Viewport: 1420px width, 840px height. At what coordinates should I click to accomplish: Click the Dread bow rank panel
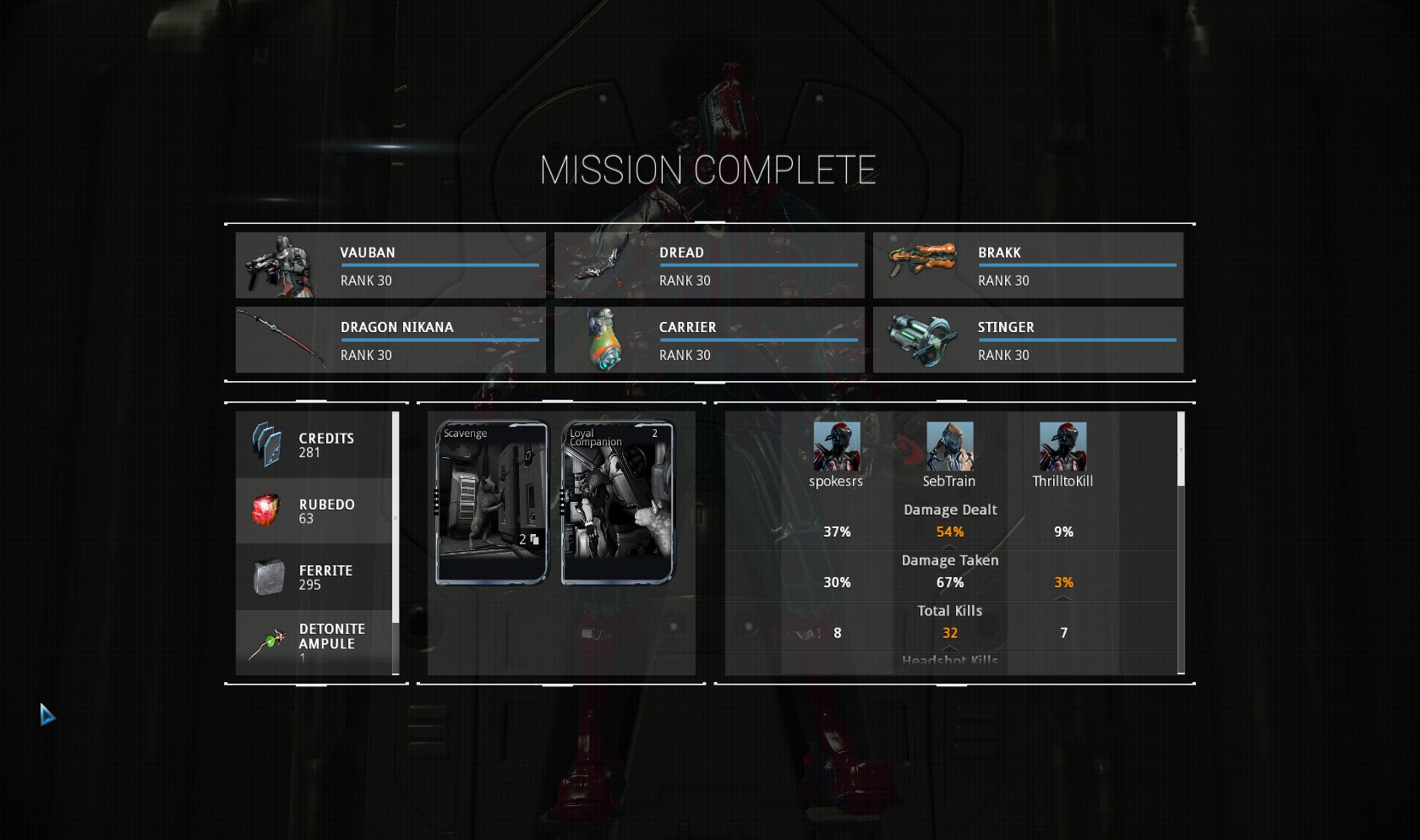tap(709, 265)
